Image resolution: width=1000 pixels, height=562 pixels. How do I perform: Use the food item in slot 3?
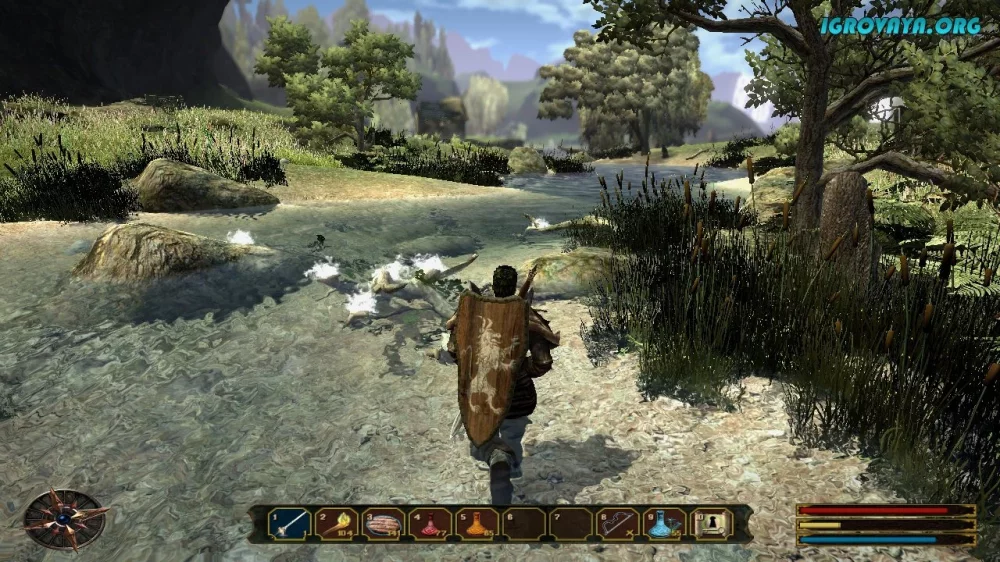(x=383, y=523)
